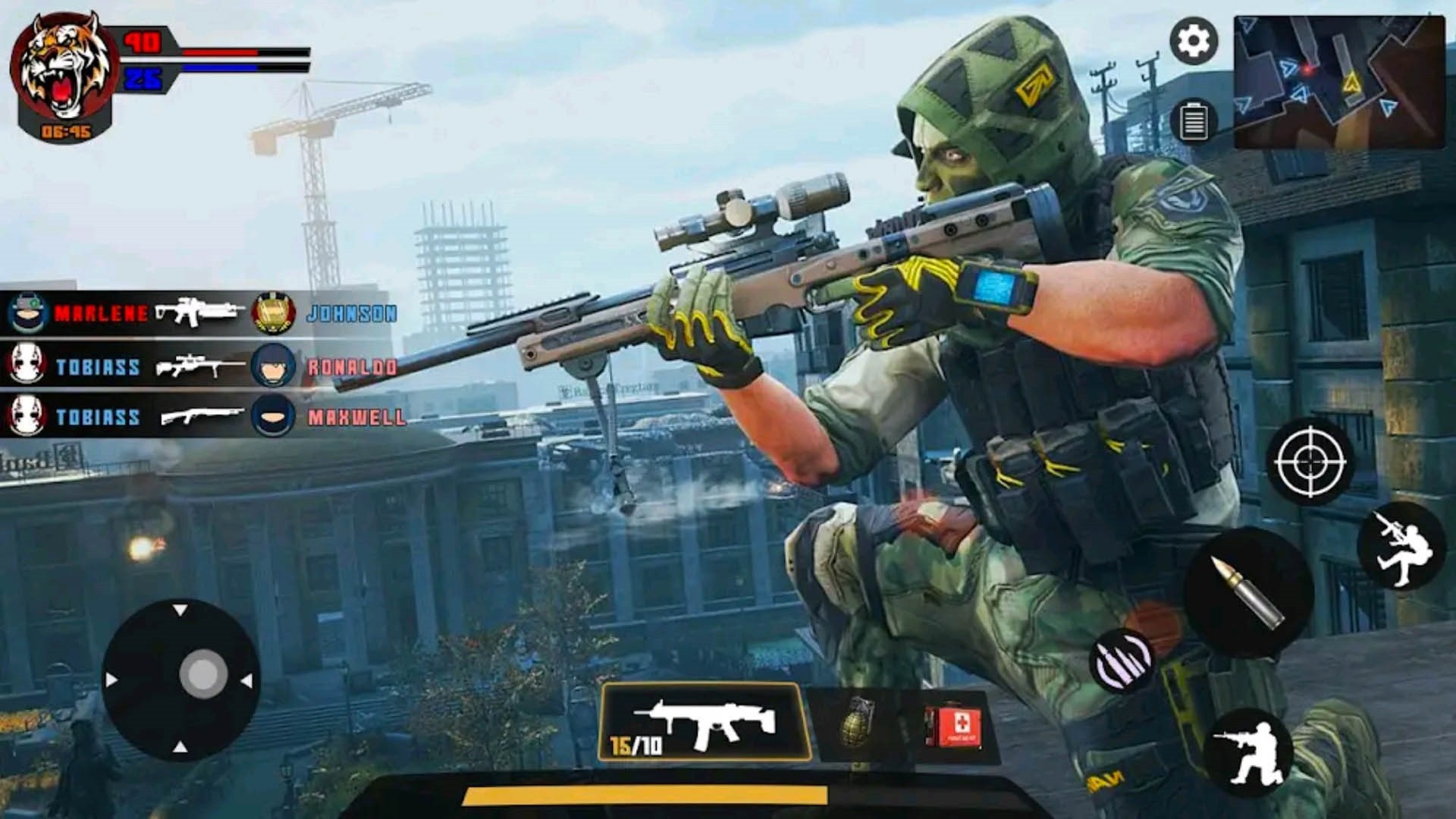Activate the jump soldier button
1456x819 pixels.
click(x=1401, y=545)
